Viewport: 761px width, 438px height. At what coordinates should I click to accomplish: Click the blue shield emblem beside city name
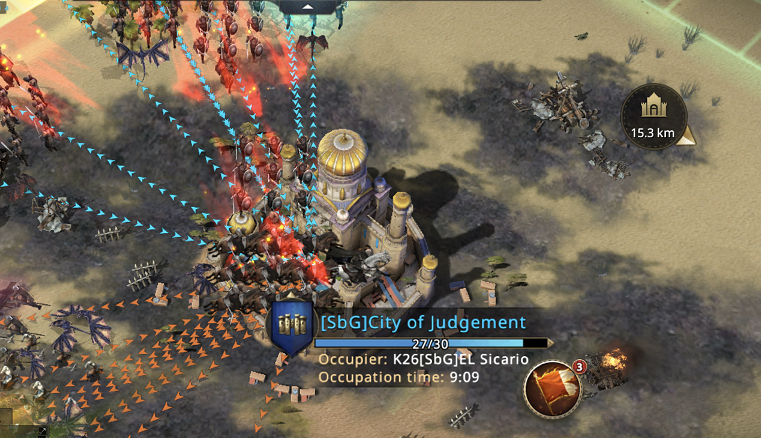[293, 327]
